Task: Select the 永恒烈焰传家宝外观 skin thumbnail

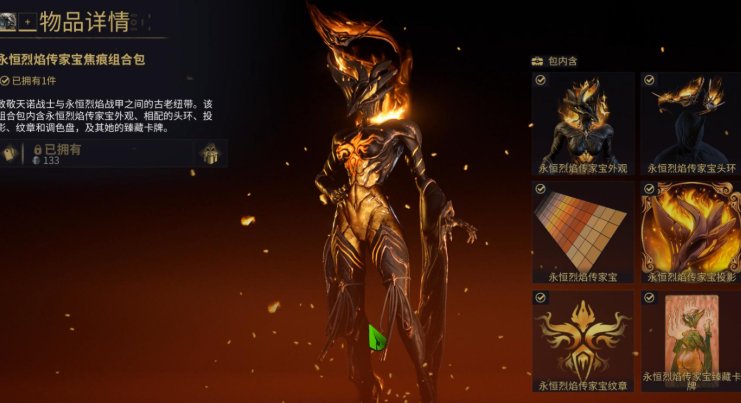Action: pyautogui.click(x=583, y=122)
